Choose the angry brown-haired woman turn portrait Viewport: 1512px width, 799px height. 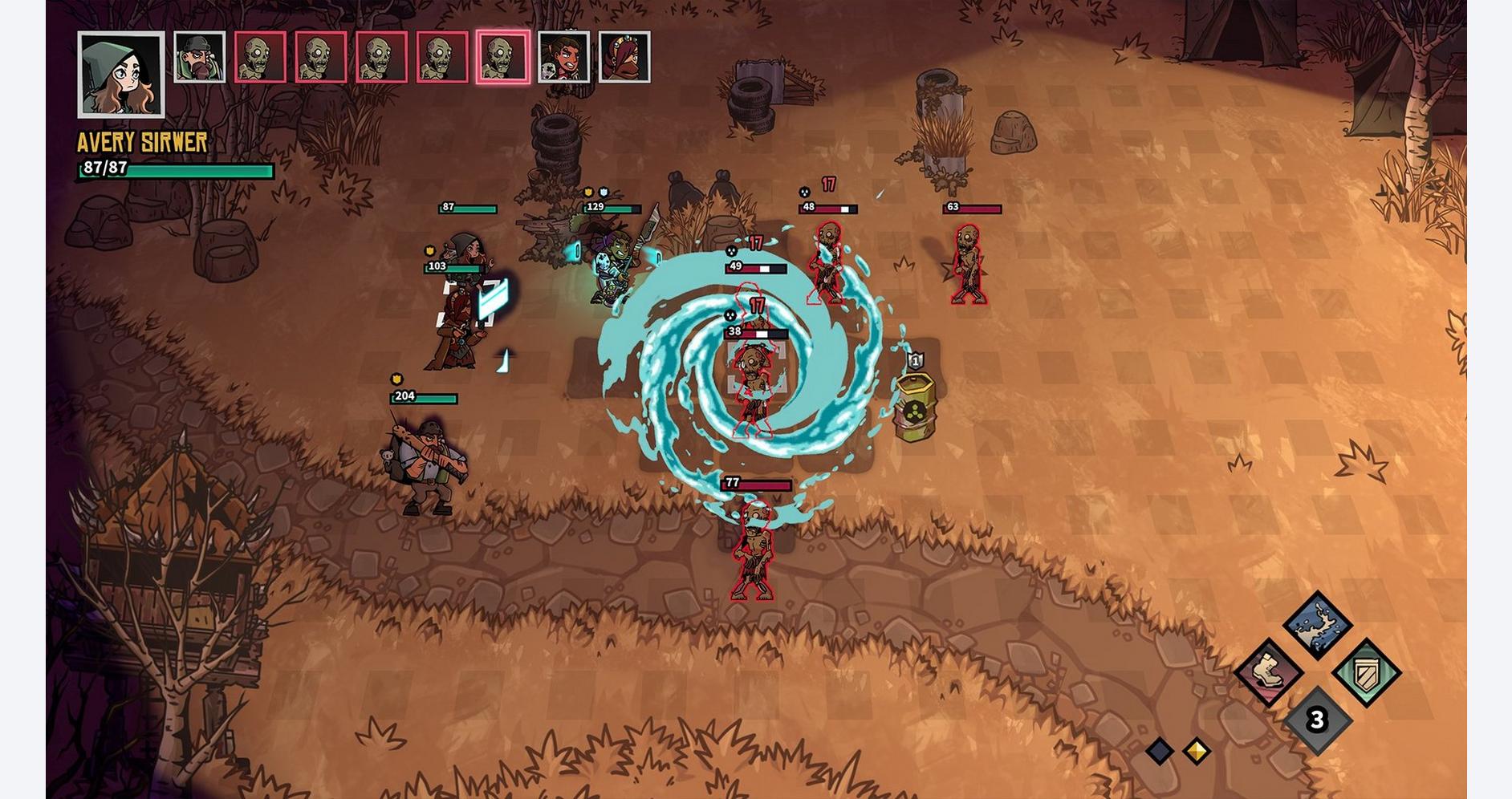tap(563, 57)
